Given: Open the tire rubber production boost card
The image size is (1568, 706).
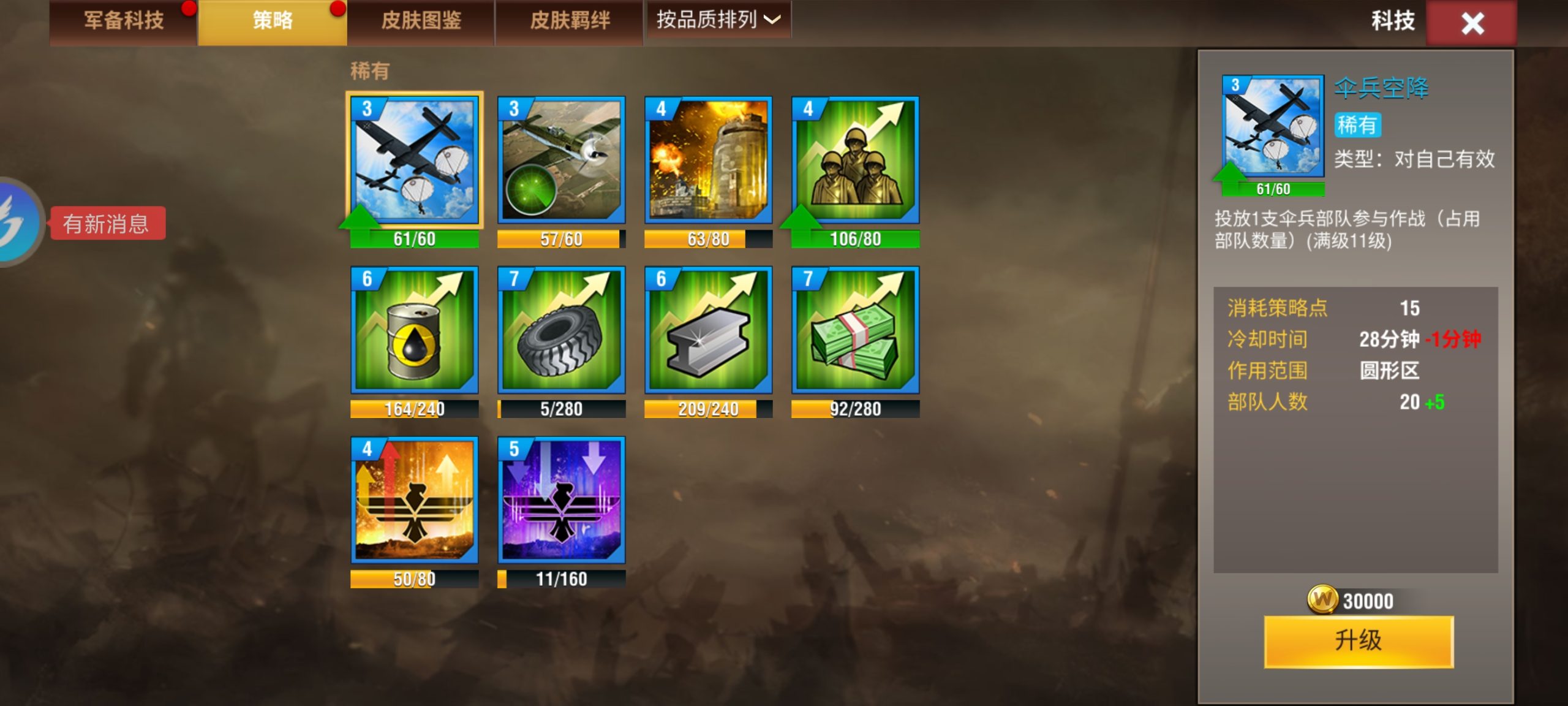Looking at the screenshot, I should pos(560,334).
